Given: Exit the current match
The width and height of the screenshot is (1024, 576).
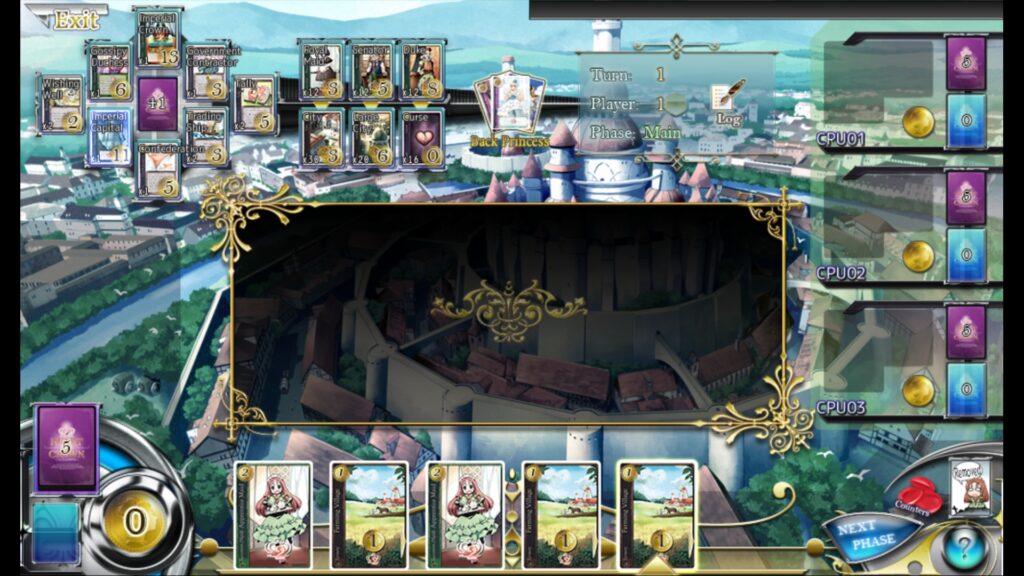Looking at the screenshot, I should (x=68, y=19).
